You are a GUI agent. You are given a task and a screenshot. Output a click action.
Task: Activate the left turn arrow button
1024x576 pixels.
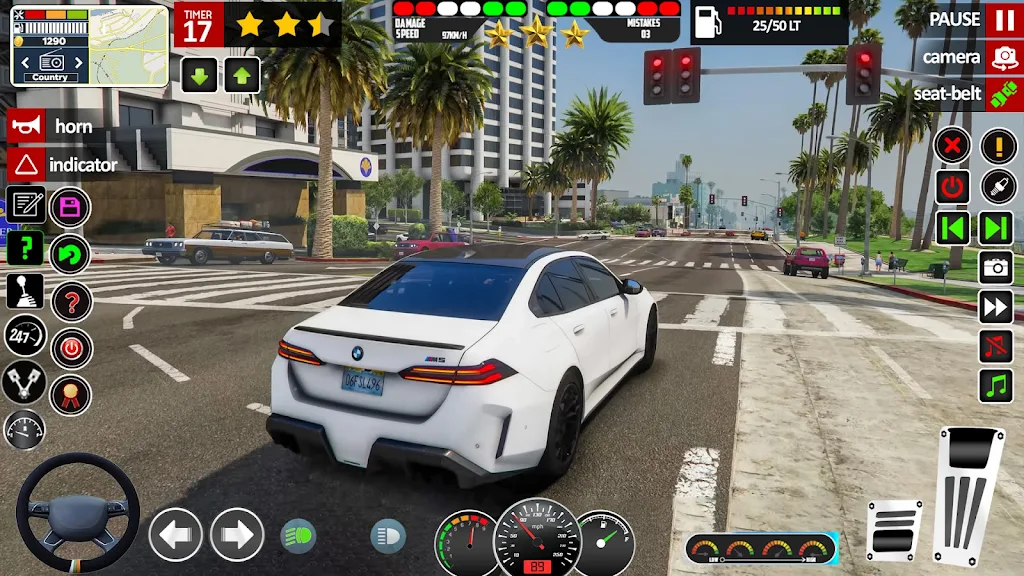coord(176,535)
